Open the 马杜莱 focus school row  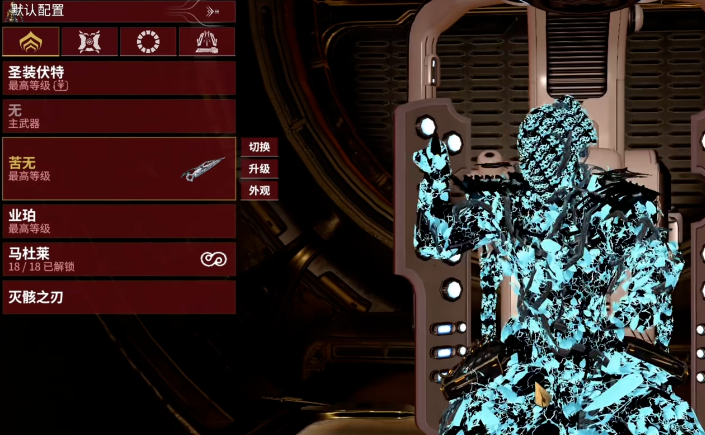[119, 259]
